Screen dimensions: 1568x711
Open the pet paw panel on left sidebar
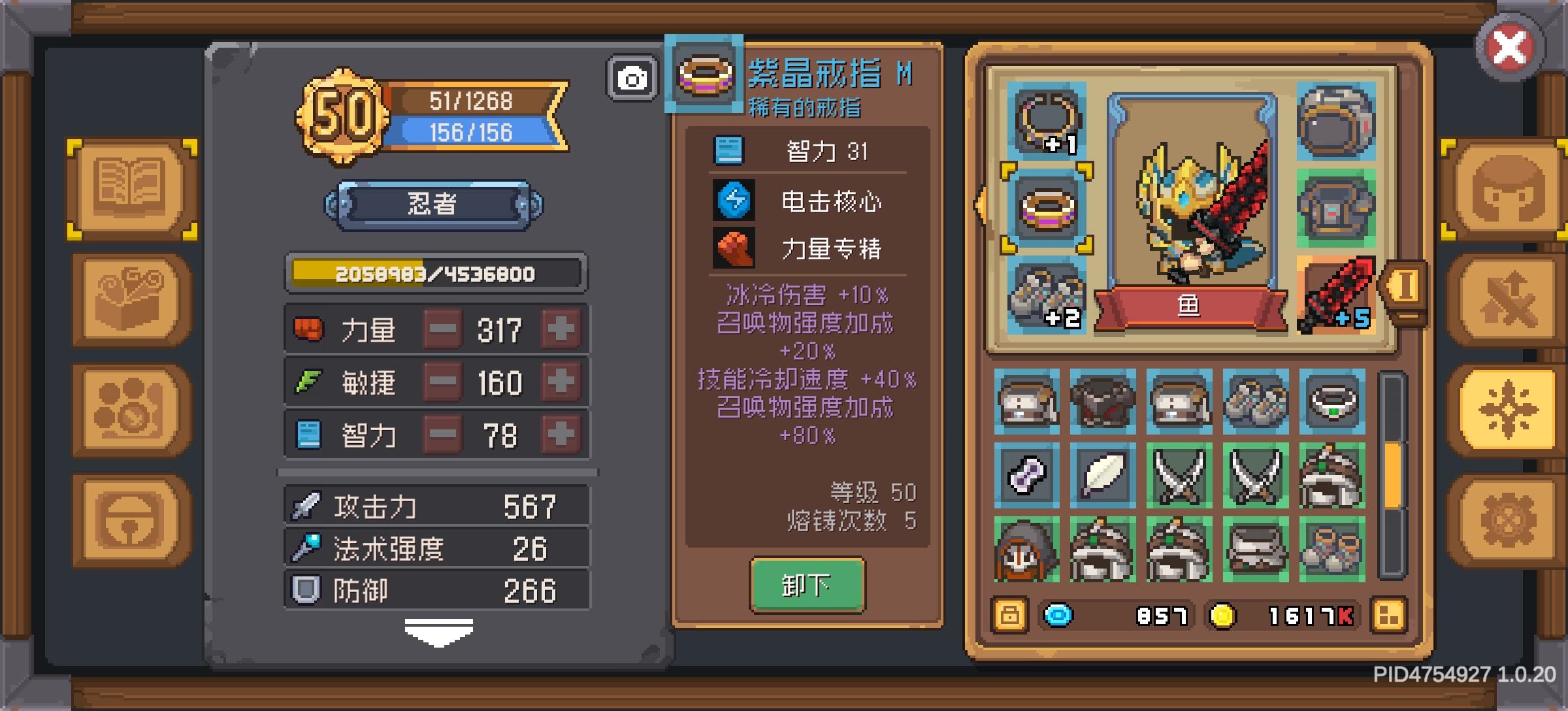(128, 408)
